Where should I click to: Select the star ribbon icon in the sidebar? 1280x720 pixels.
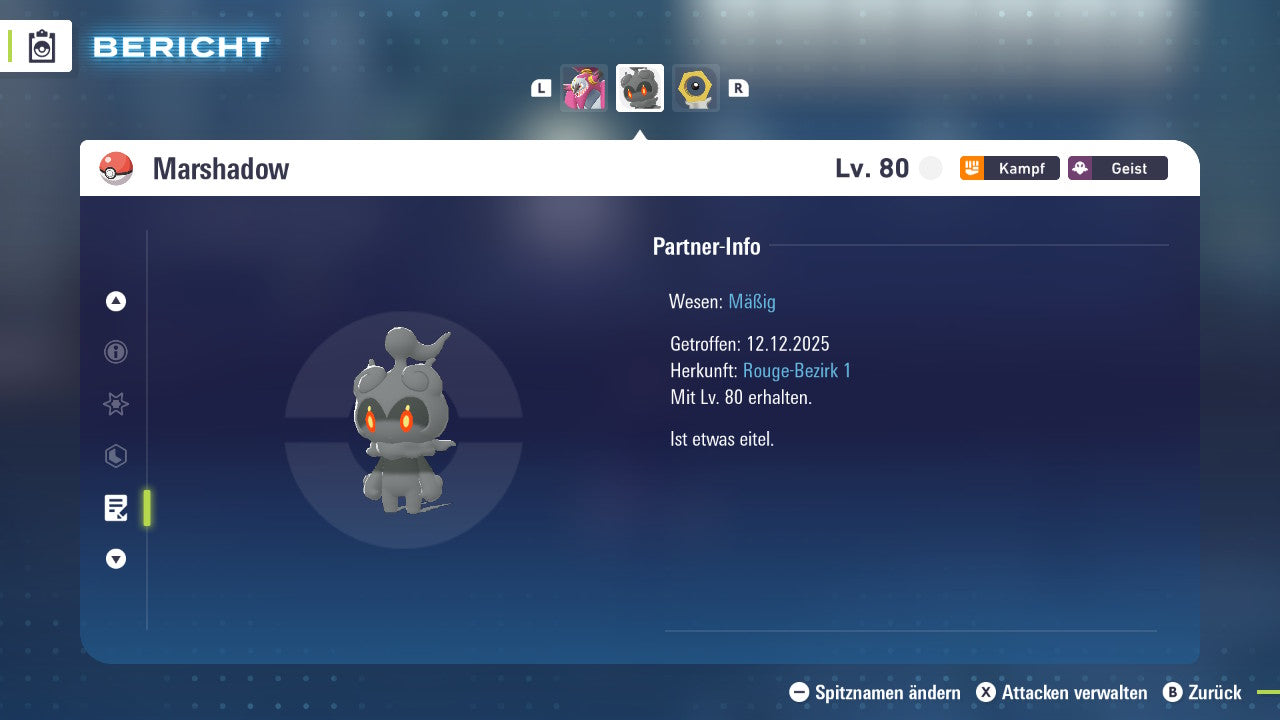115,404
